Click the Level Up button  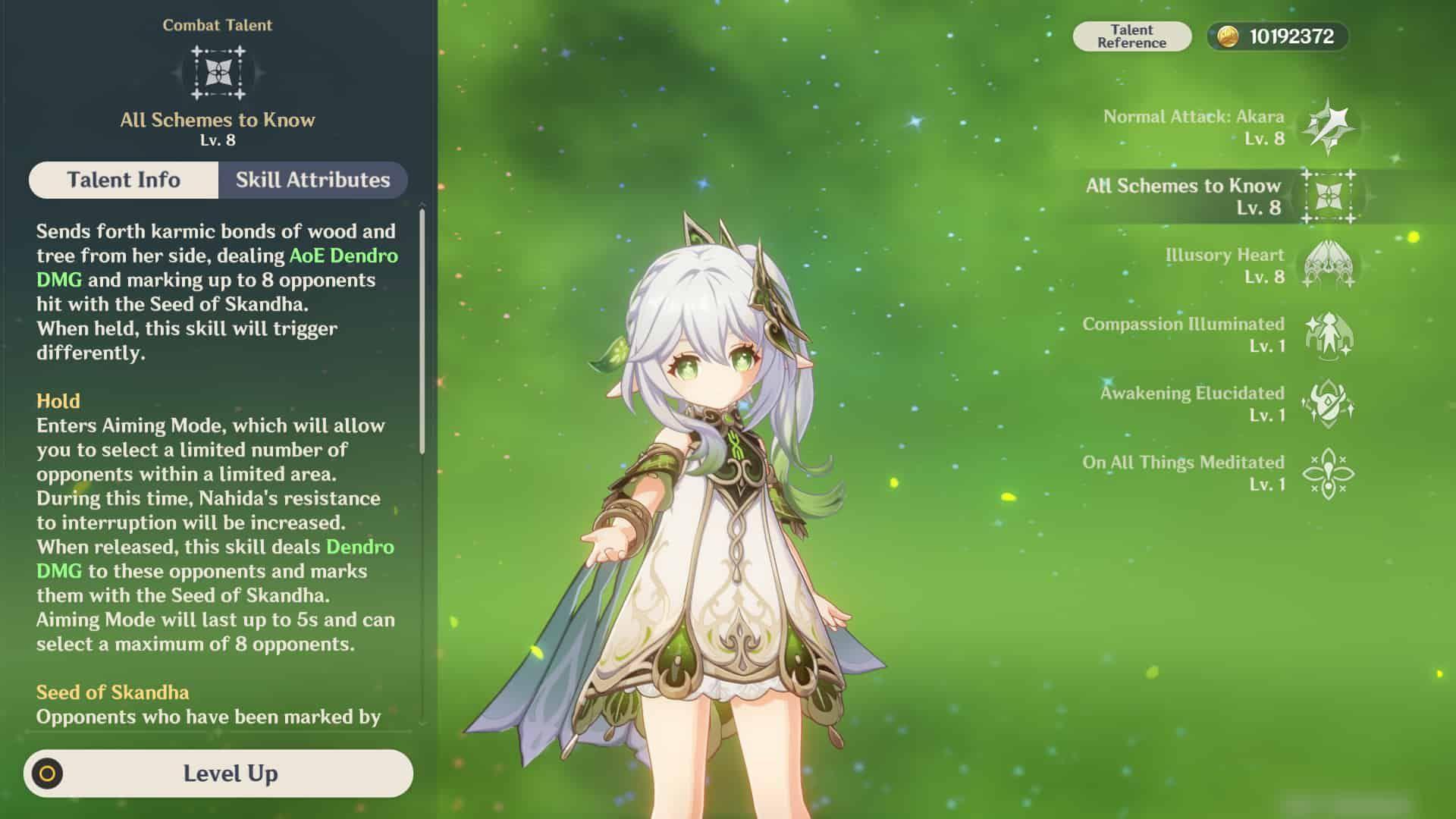[x=231, y=774]
